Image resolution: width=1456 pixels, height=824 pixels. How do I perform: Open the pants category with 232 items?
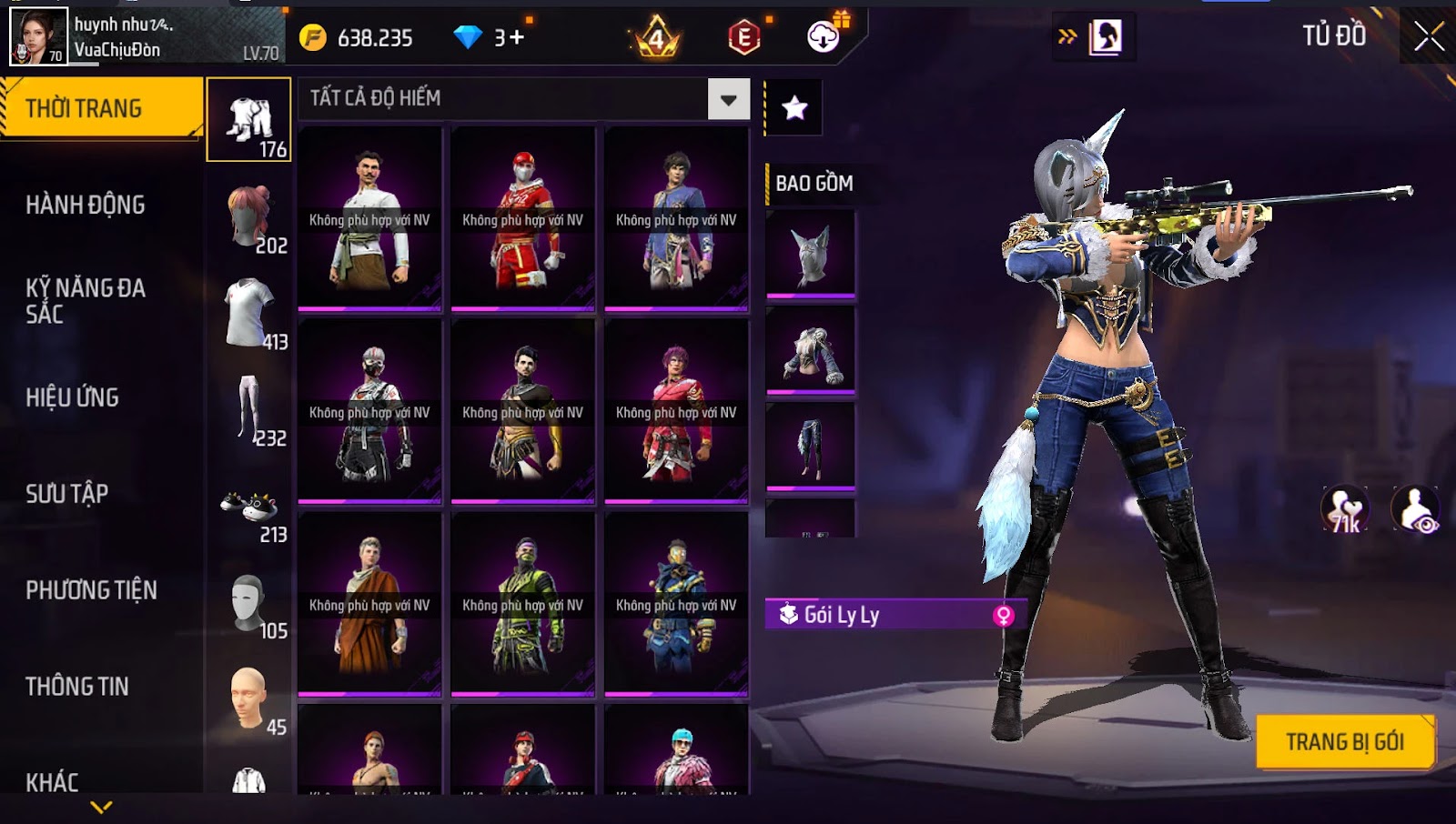[249, 411]
